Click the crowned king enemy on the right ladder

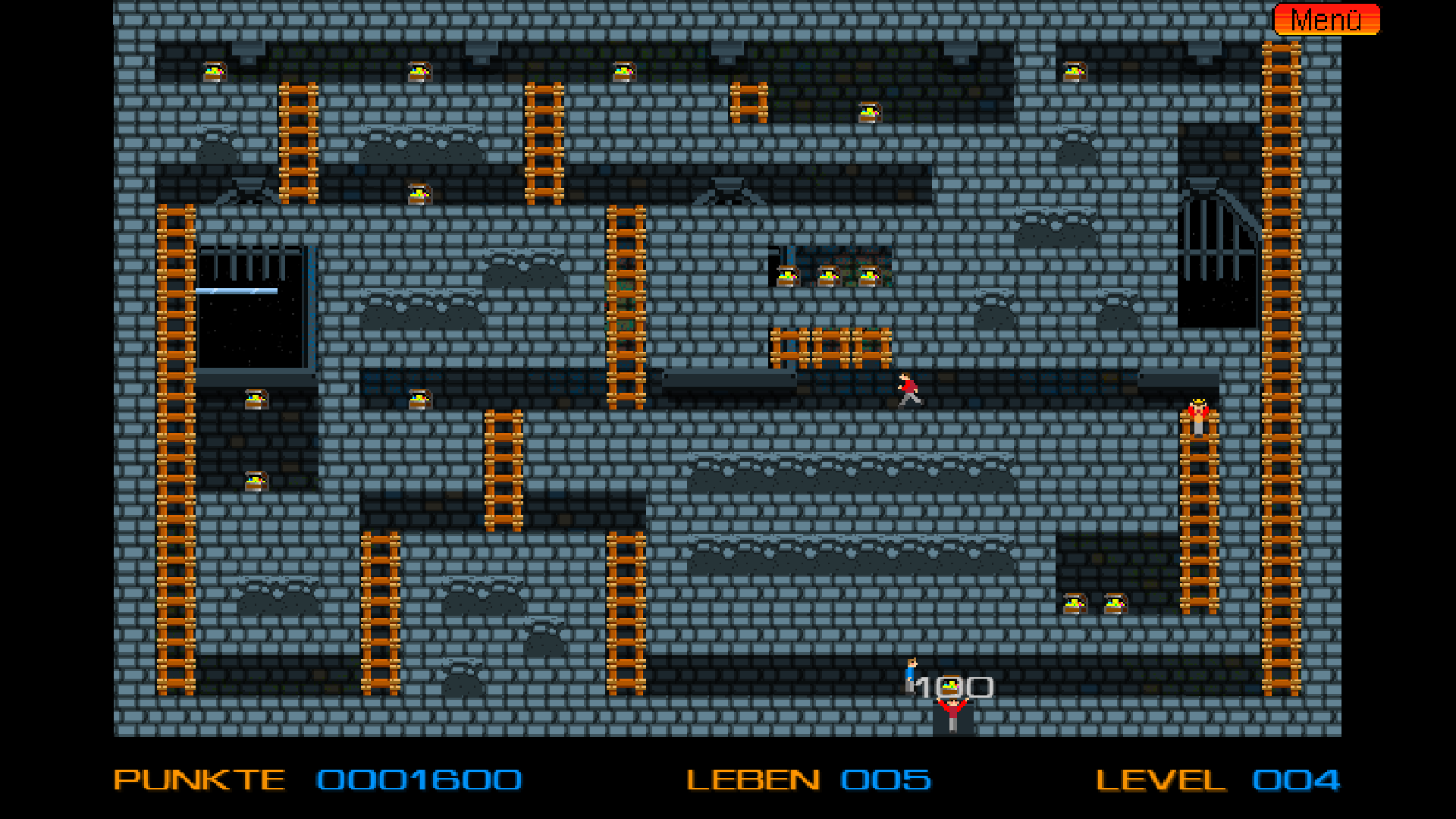pos(1200,417)
